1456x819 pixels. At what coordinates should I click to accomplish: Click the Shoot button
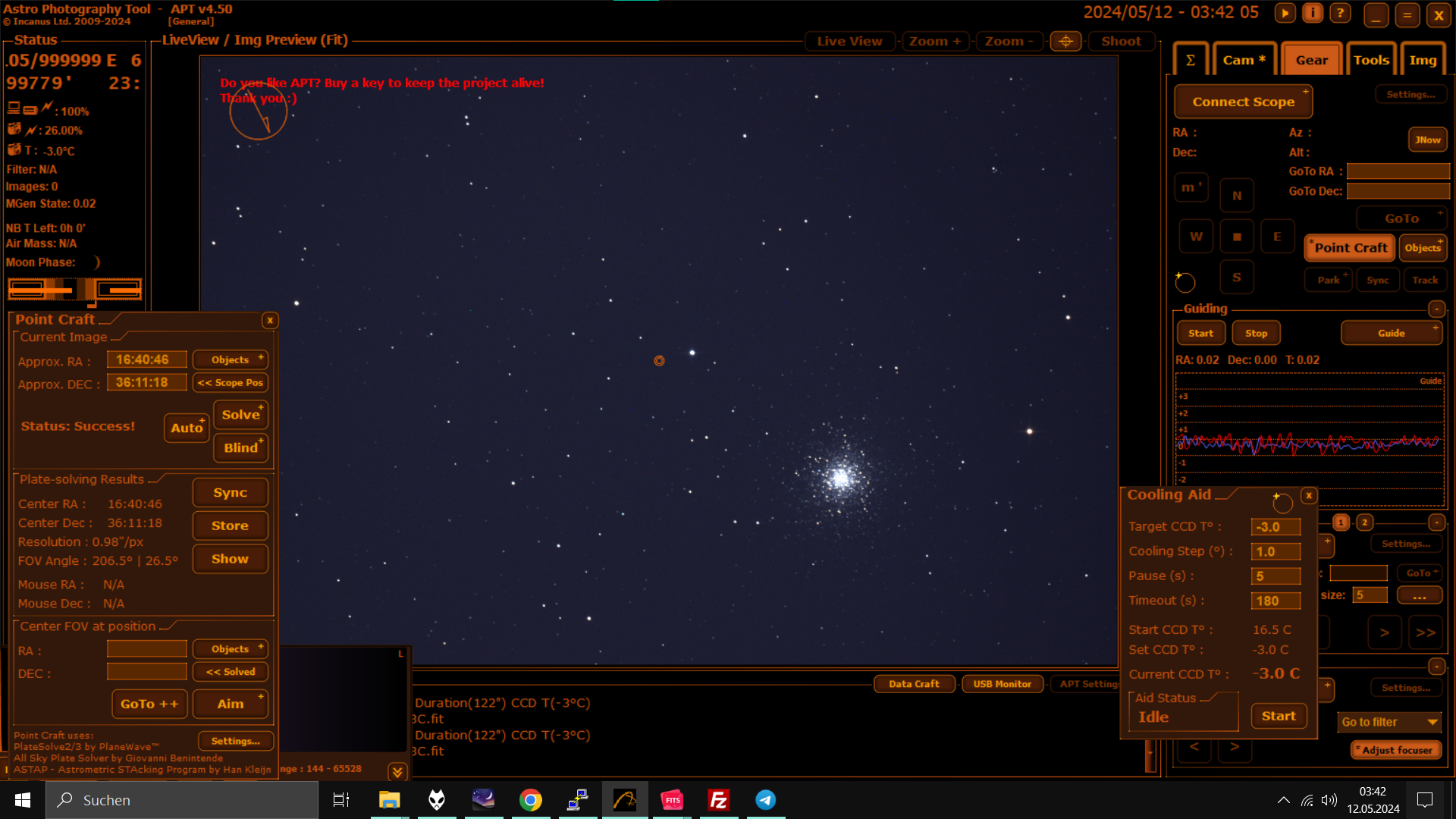pyautogui.click(x=1121, y=41)
